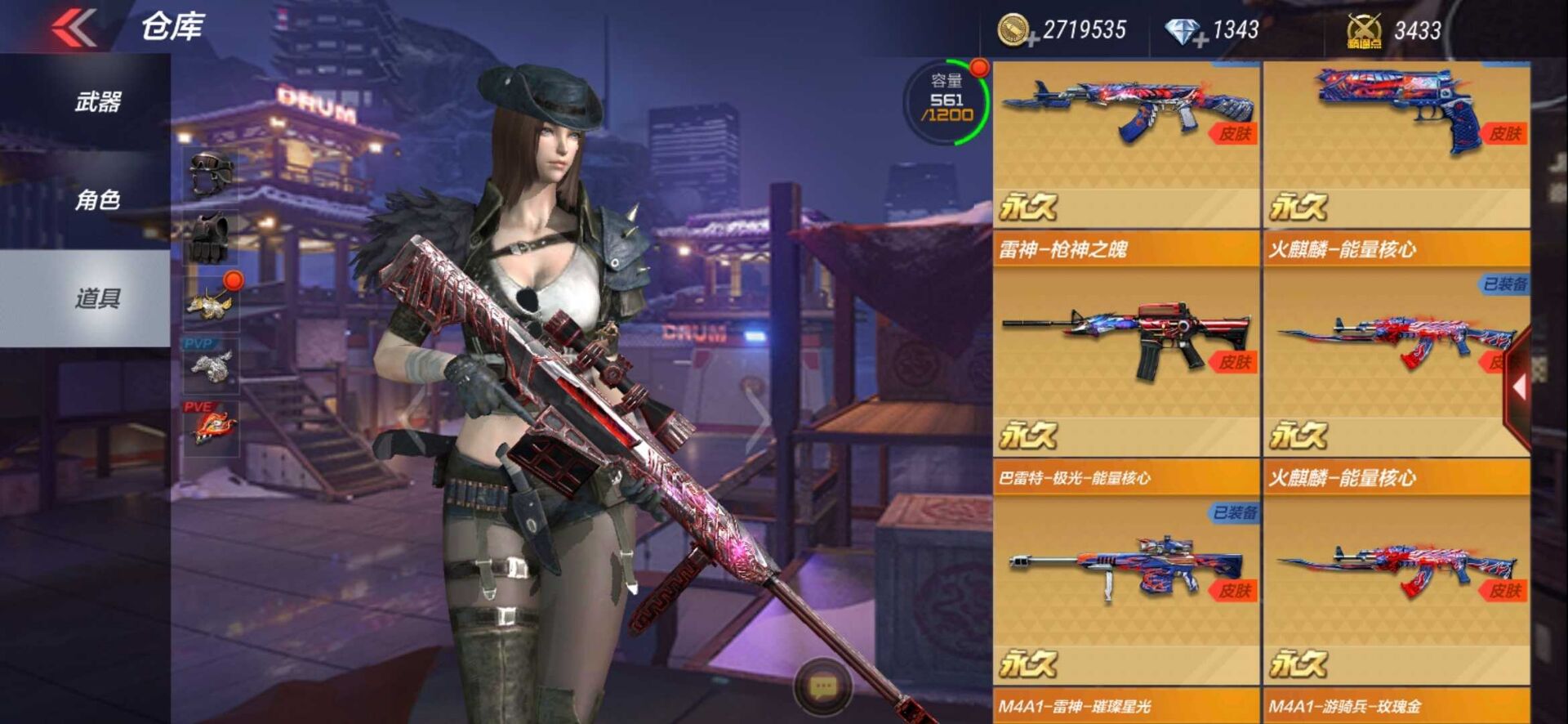Click the plus button next to the coin balance
Screen dimensions: 1568x724
1031,38
